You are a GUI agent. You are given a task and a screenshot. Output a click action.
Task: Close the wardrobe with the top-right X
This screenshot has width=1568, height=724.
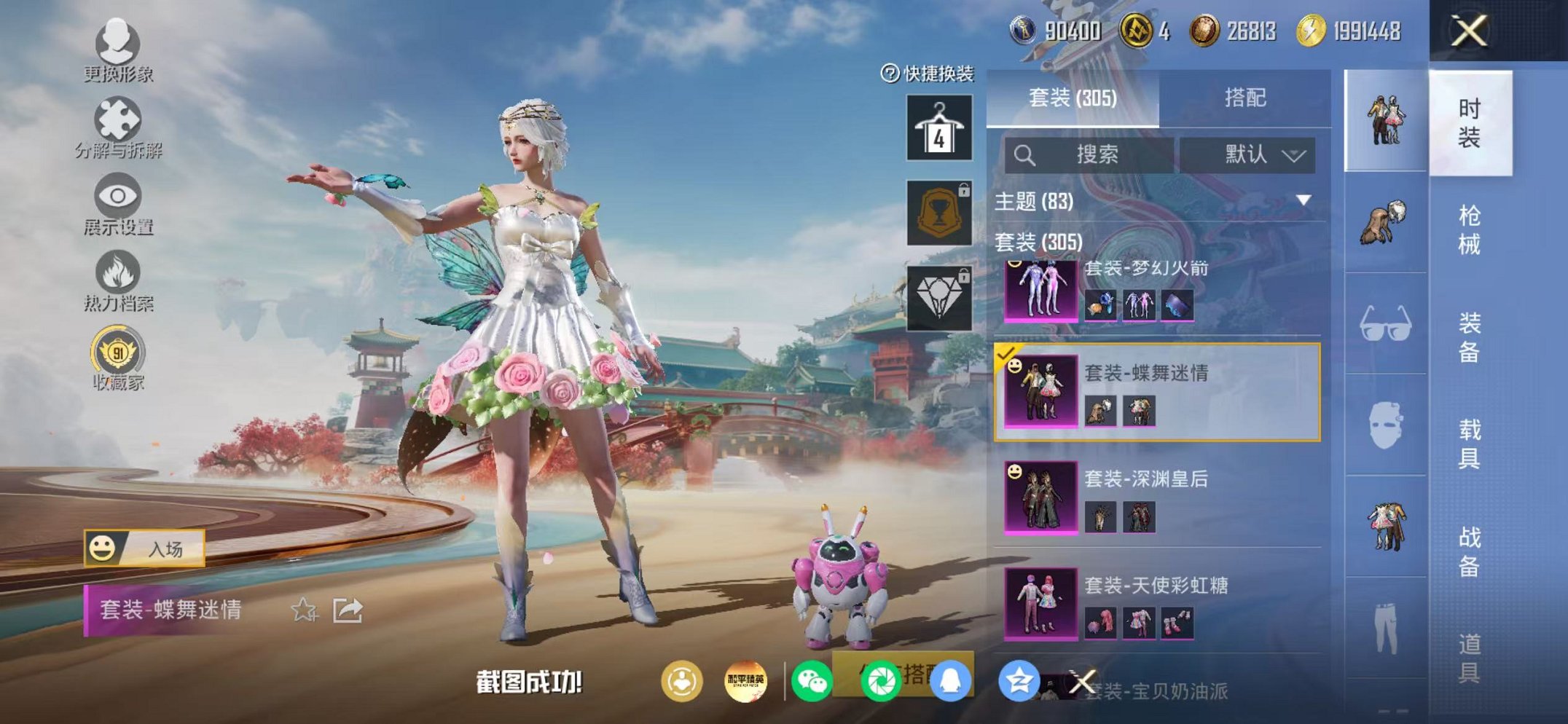(x=1468, y=31)
